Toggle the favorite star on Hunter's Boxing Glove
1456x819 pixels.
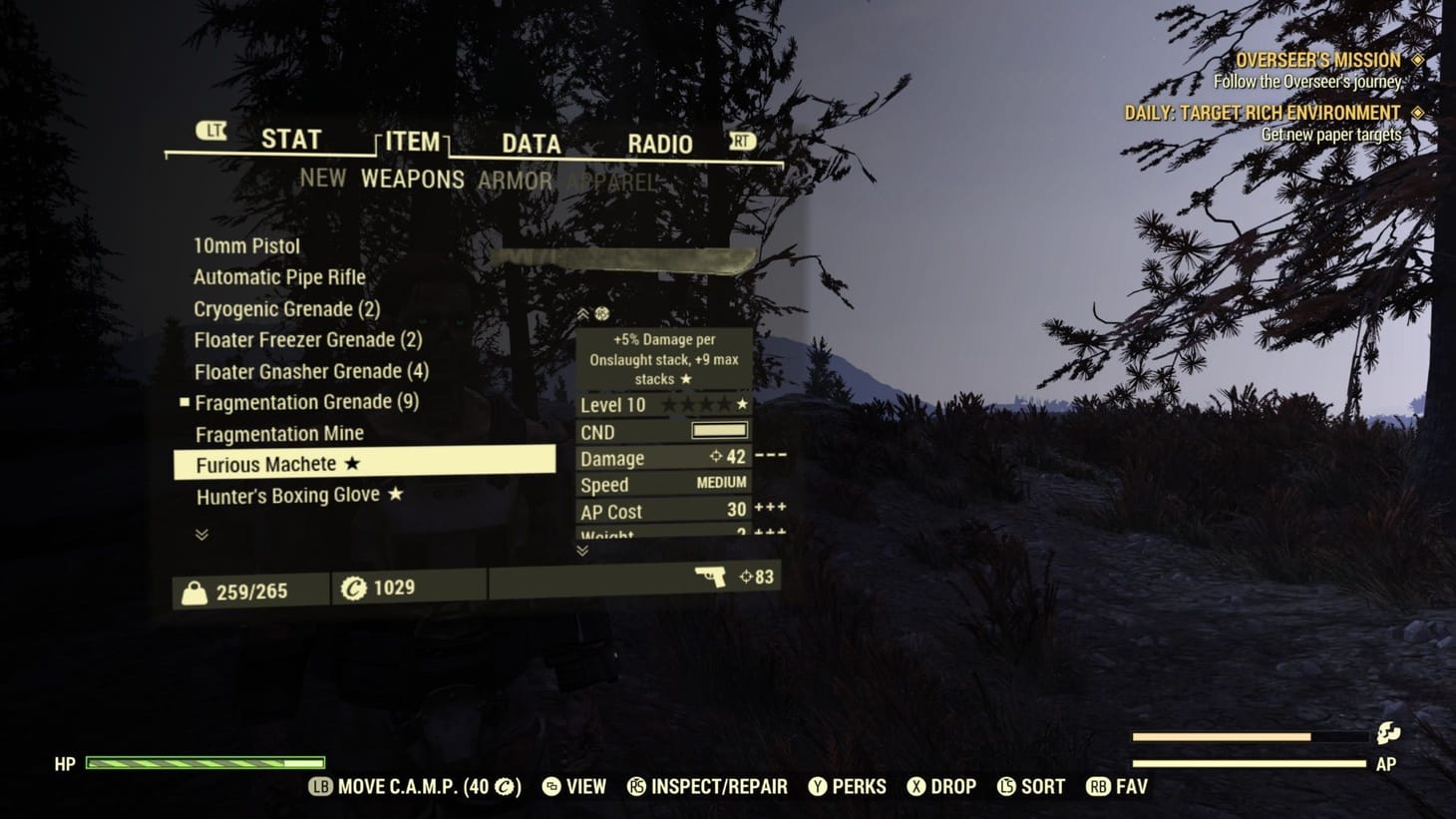coord(396,494)
